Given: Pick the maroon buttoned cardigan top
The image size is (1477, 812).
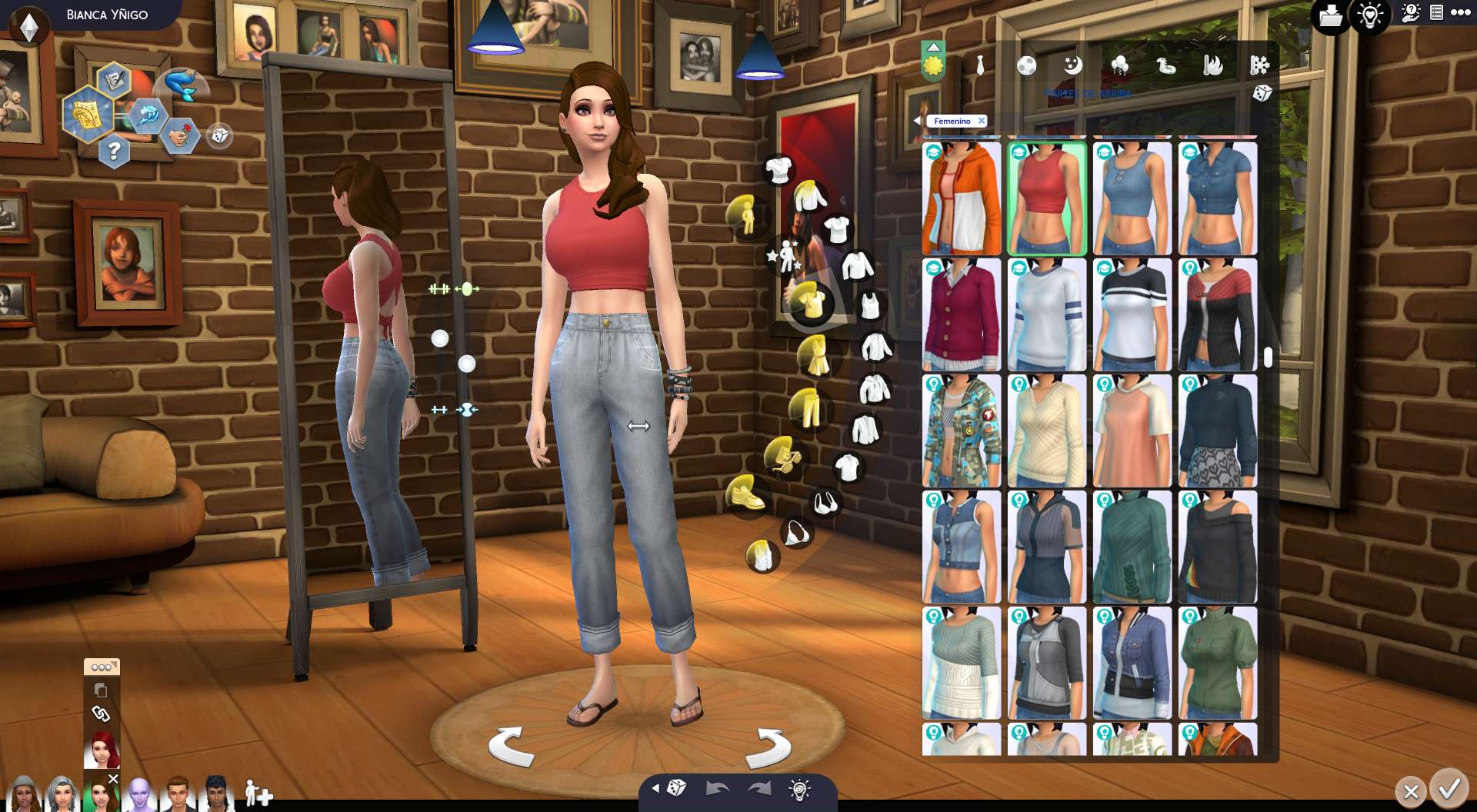Looking at the screenshot, I should tap(962, 314).
